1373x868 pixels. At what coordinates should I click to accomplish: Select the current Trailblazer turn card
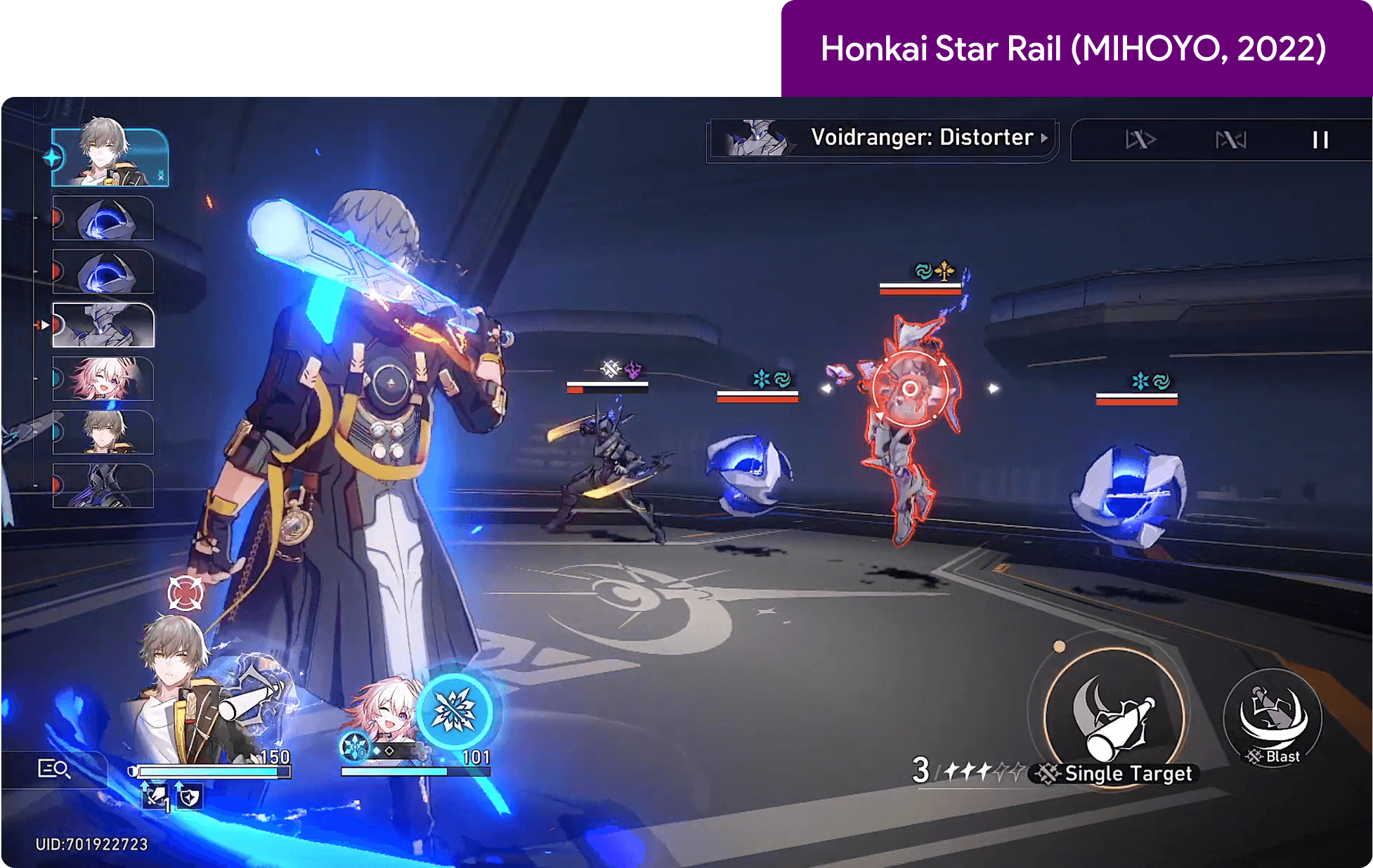[x=110, y=157]
